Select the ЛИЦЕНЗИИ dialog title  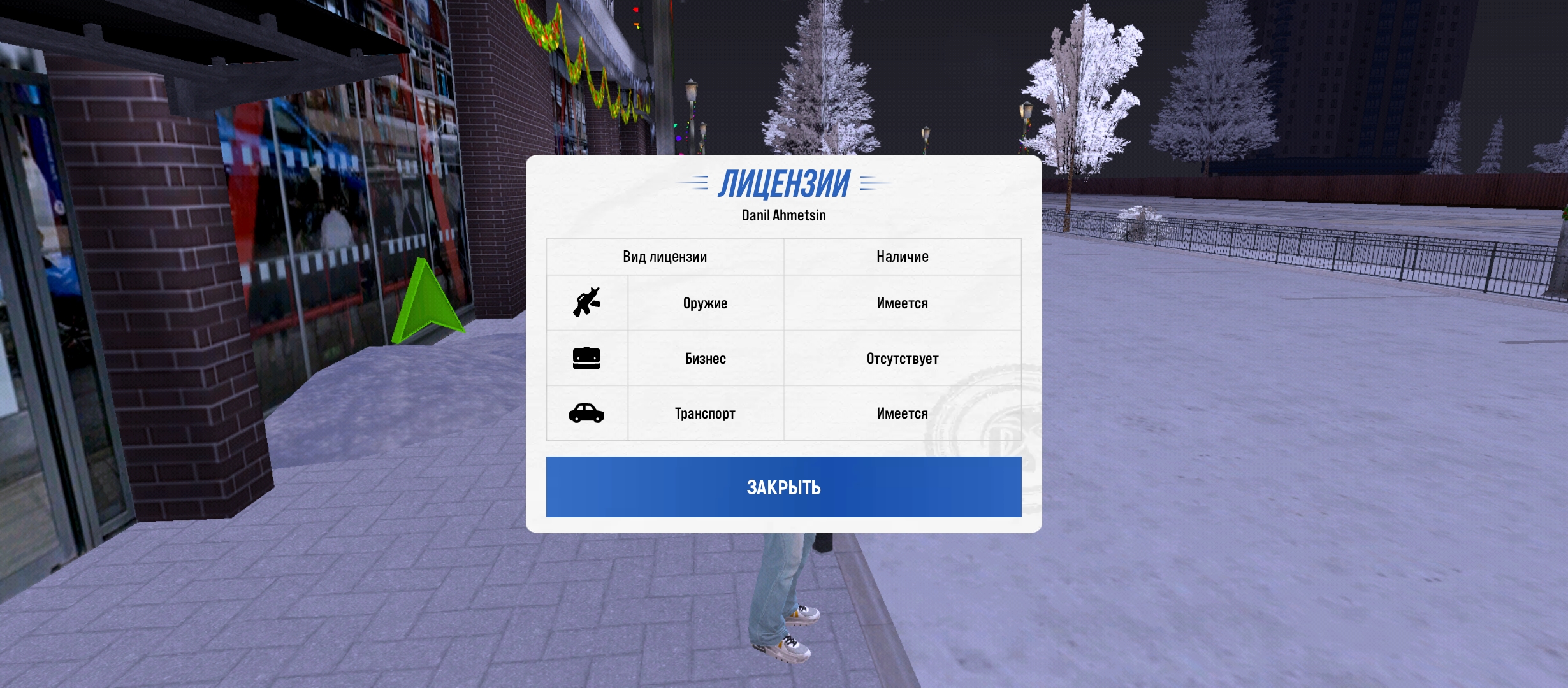point(783,185)
